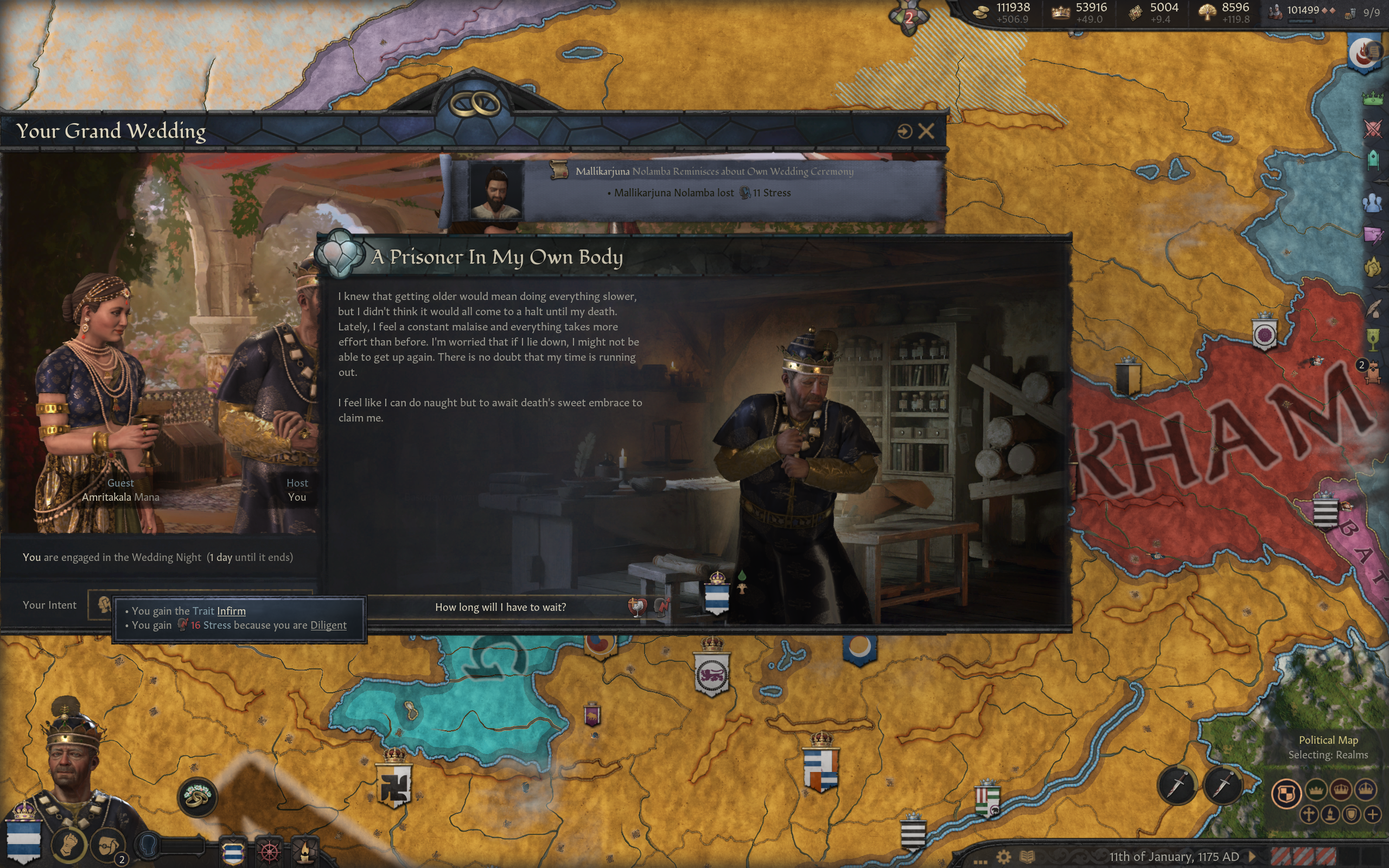This screenshot has height=868, width=1389.
Task: Open the Realm crown menu in sidebar
Action: click(x=1372, y=98)
